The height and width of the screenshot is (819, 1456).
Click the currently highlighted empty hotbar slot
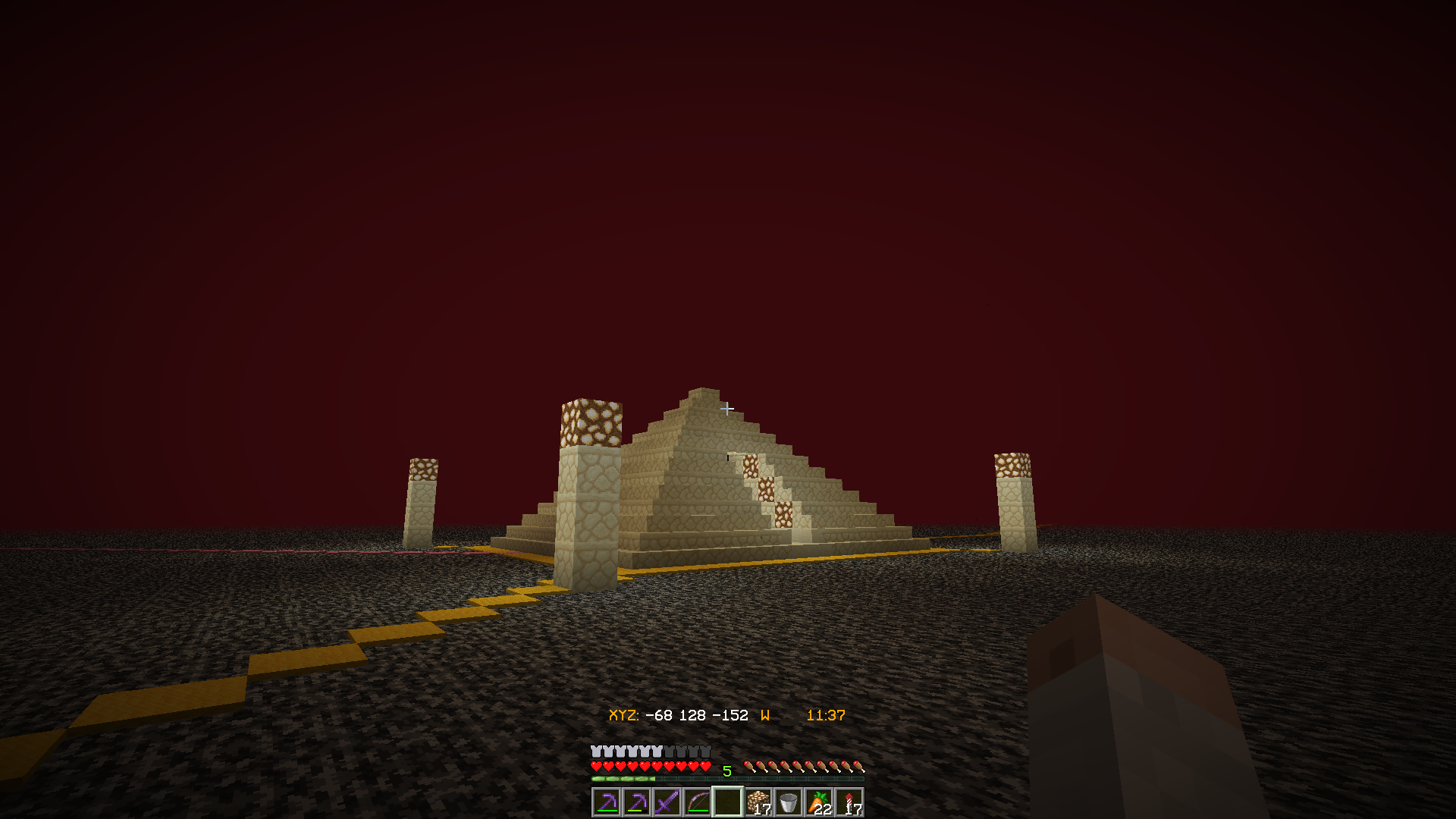tap(728, 802)
